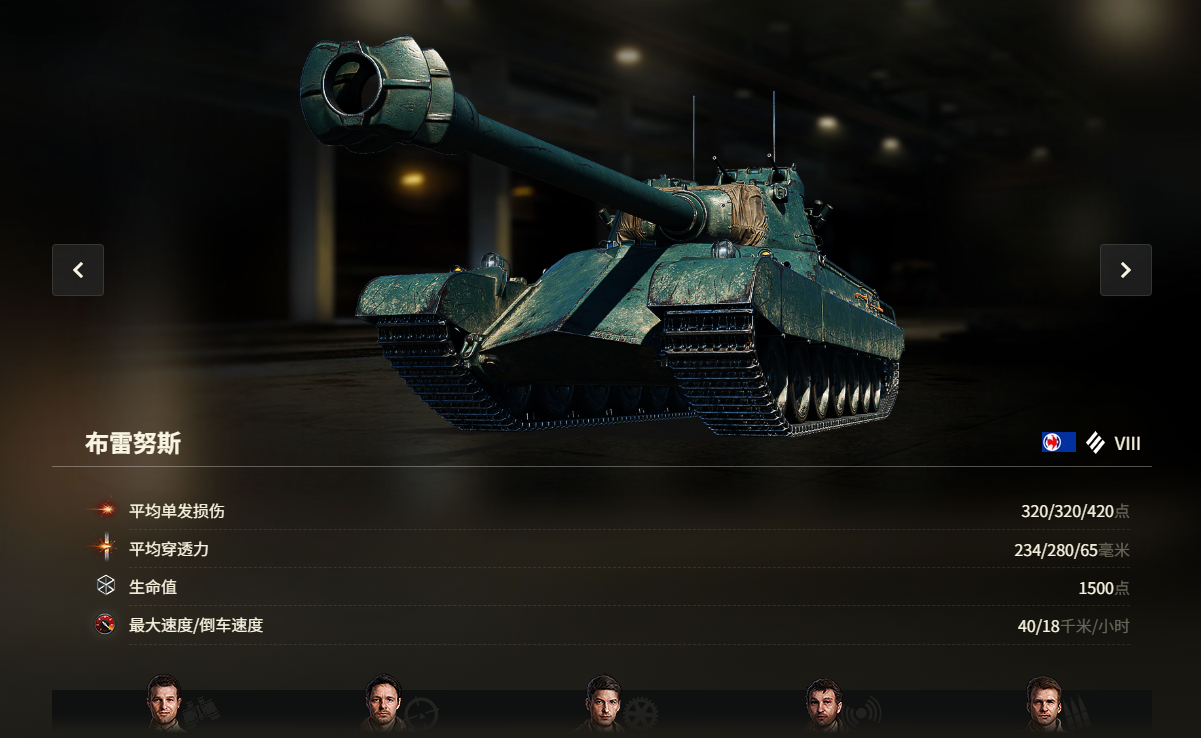Screen dimensions: 1201x738
Task: Select the commander portrait with binoculars icon
Action: click(x=164, y=703)
